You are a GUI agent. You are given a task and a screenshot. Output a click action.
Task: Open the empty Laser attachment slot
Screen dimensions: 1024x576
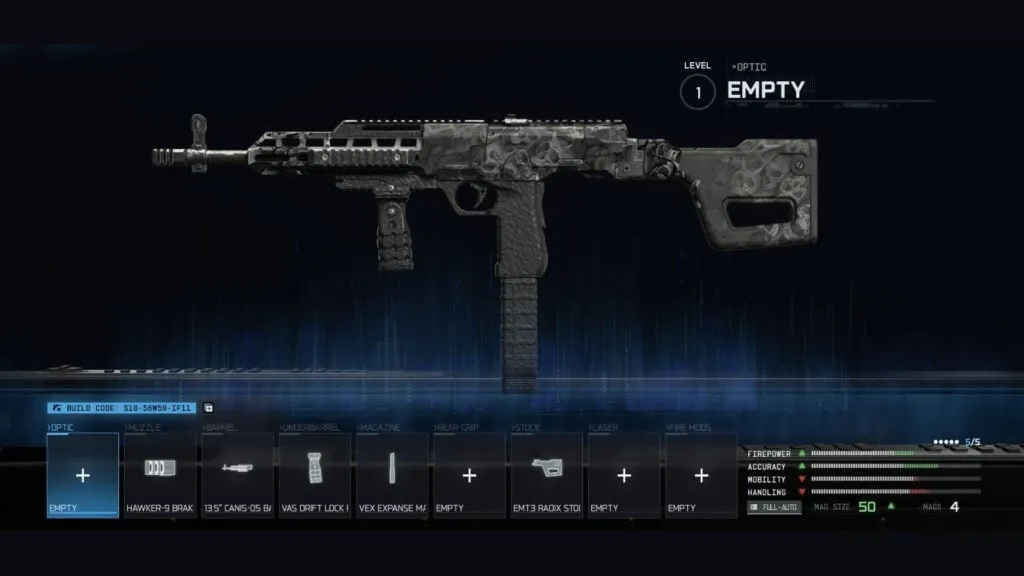click(624, 475)
